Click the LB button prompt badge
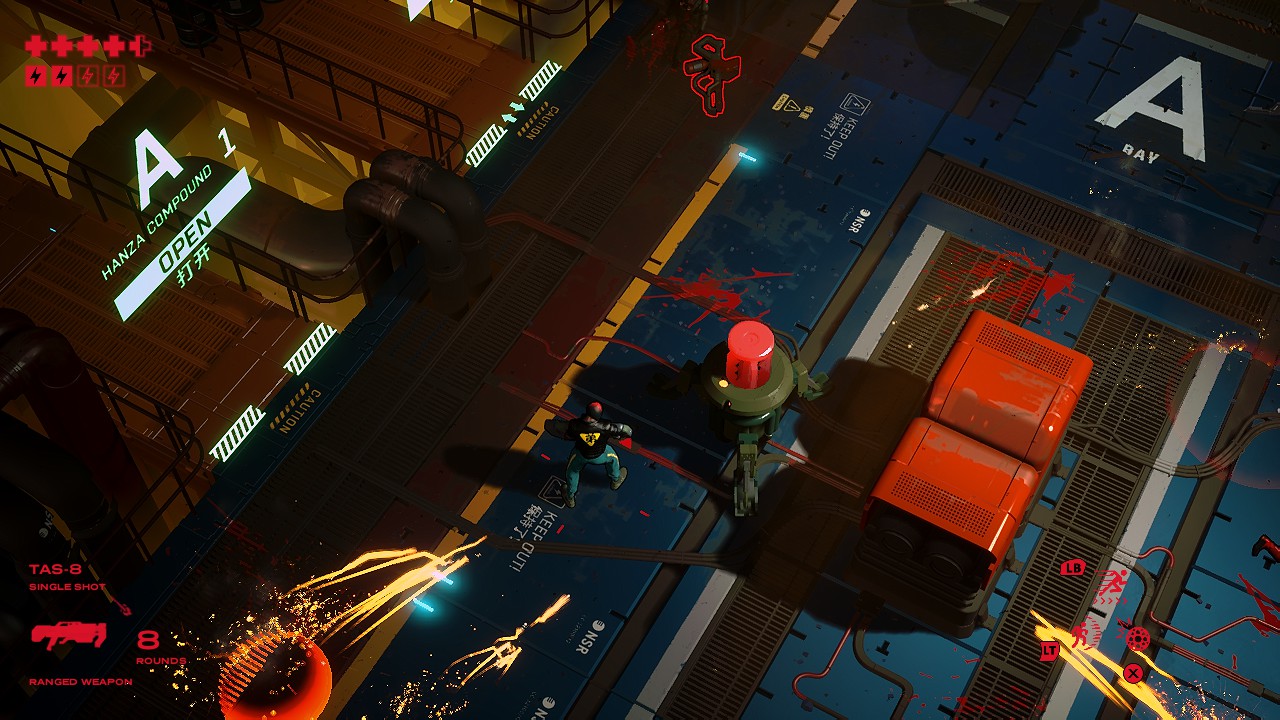 [x=1071, y=568]
